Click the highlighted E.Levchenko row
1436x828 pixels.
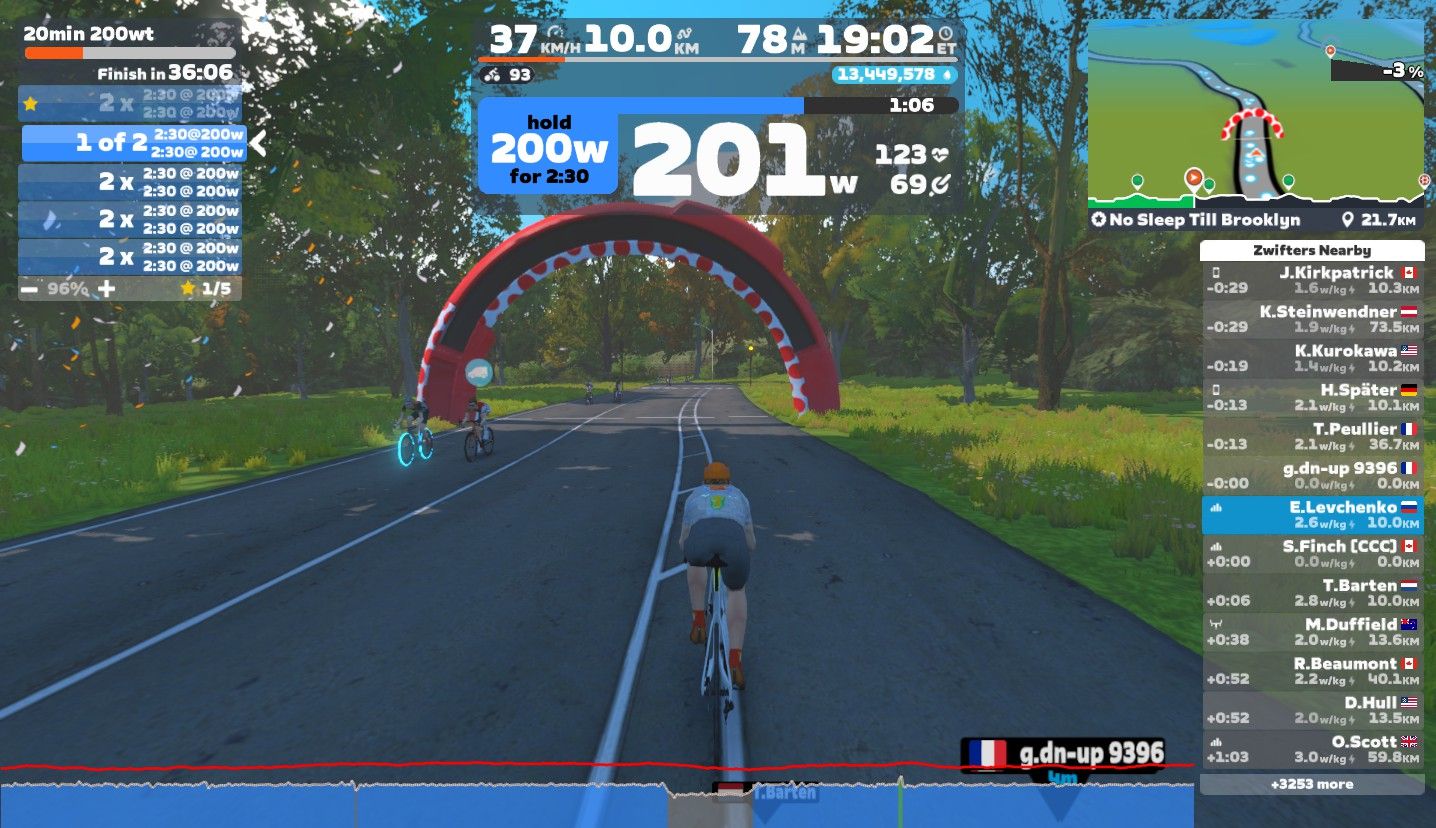1311,515
